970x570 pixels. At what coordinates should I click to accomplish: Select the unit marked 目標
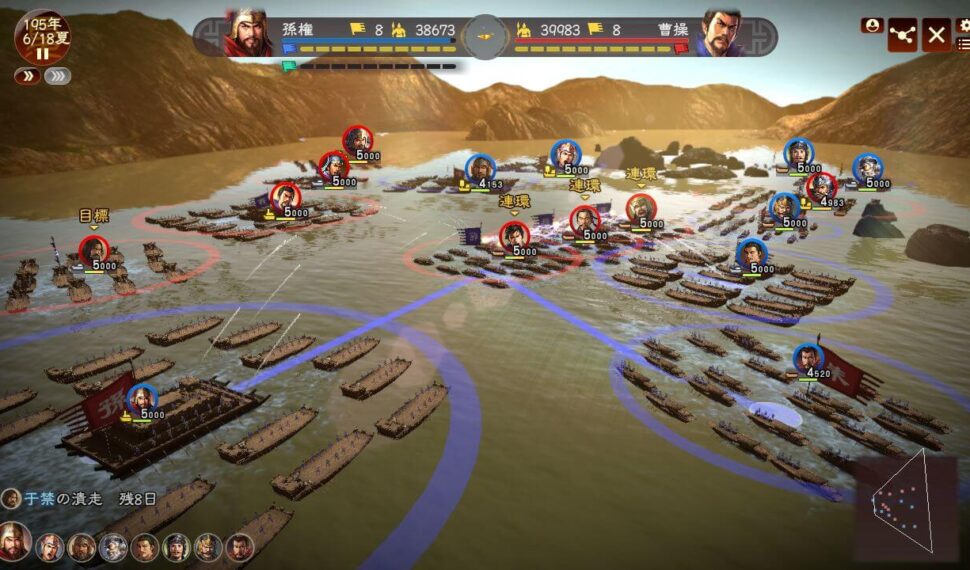coord(94,250)
